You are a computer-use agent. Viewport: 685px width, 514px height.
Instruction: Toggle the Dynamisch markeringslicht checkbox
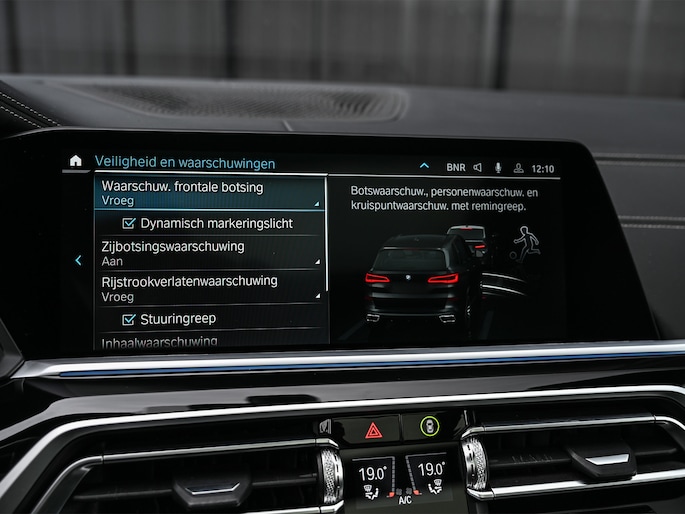coord(128,224)
